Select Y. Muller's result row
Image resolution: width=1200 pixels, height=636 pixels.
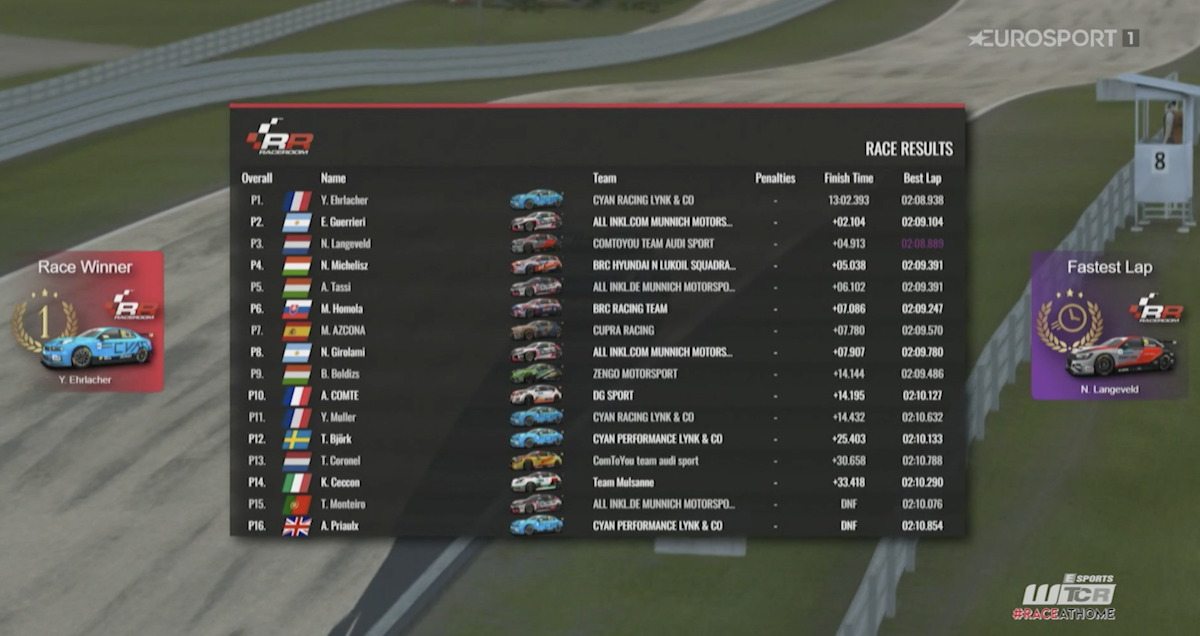pyautogui.click(x=597, y=417)
